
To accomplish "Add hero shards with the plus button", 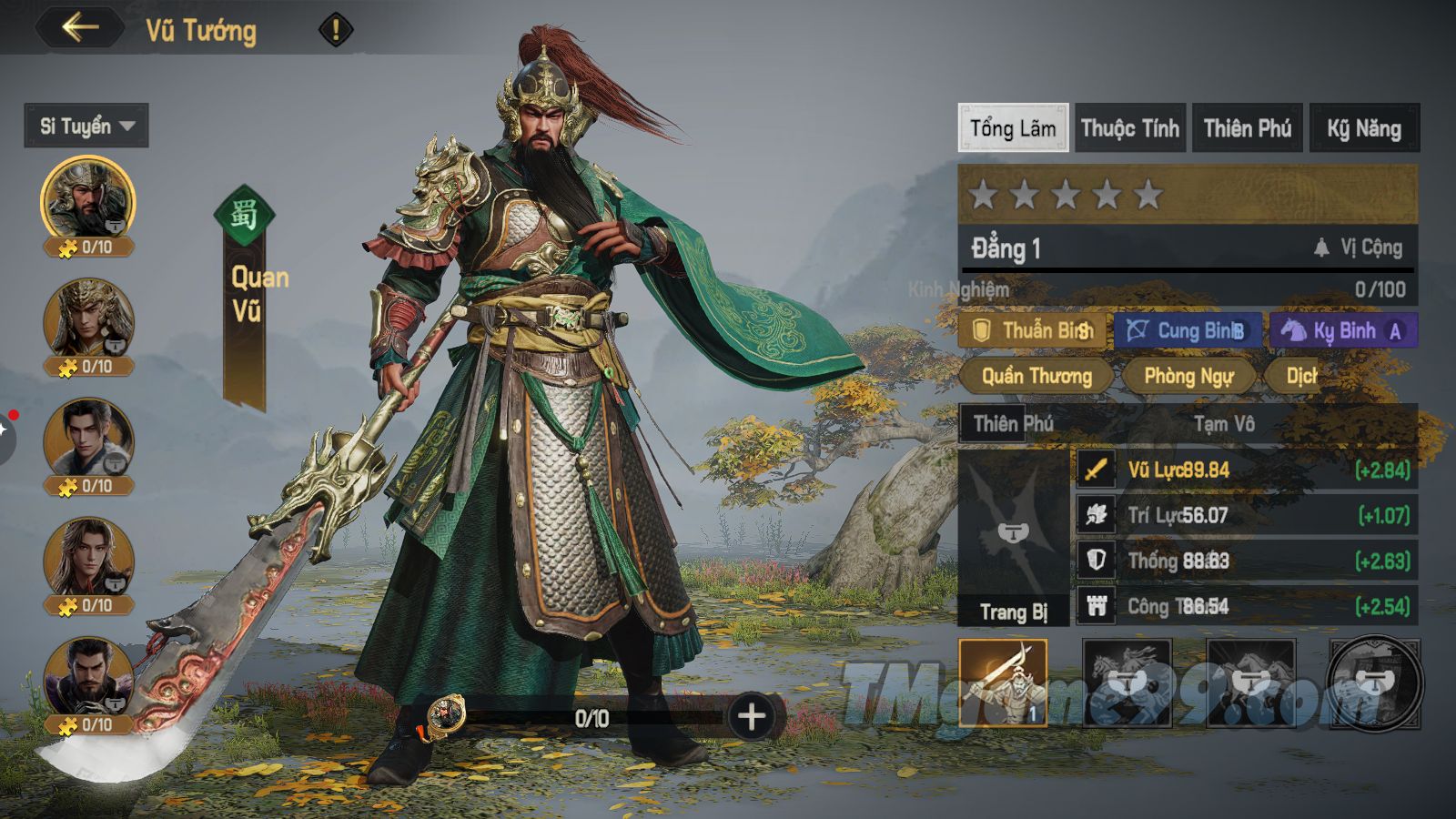I will tap(752, 717).
